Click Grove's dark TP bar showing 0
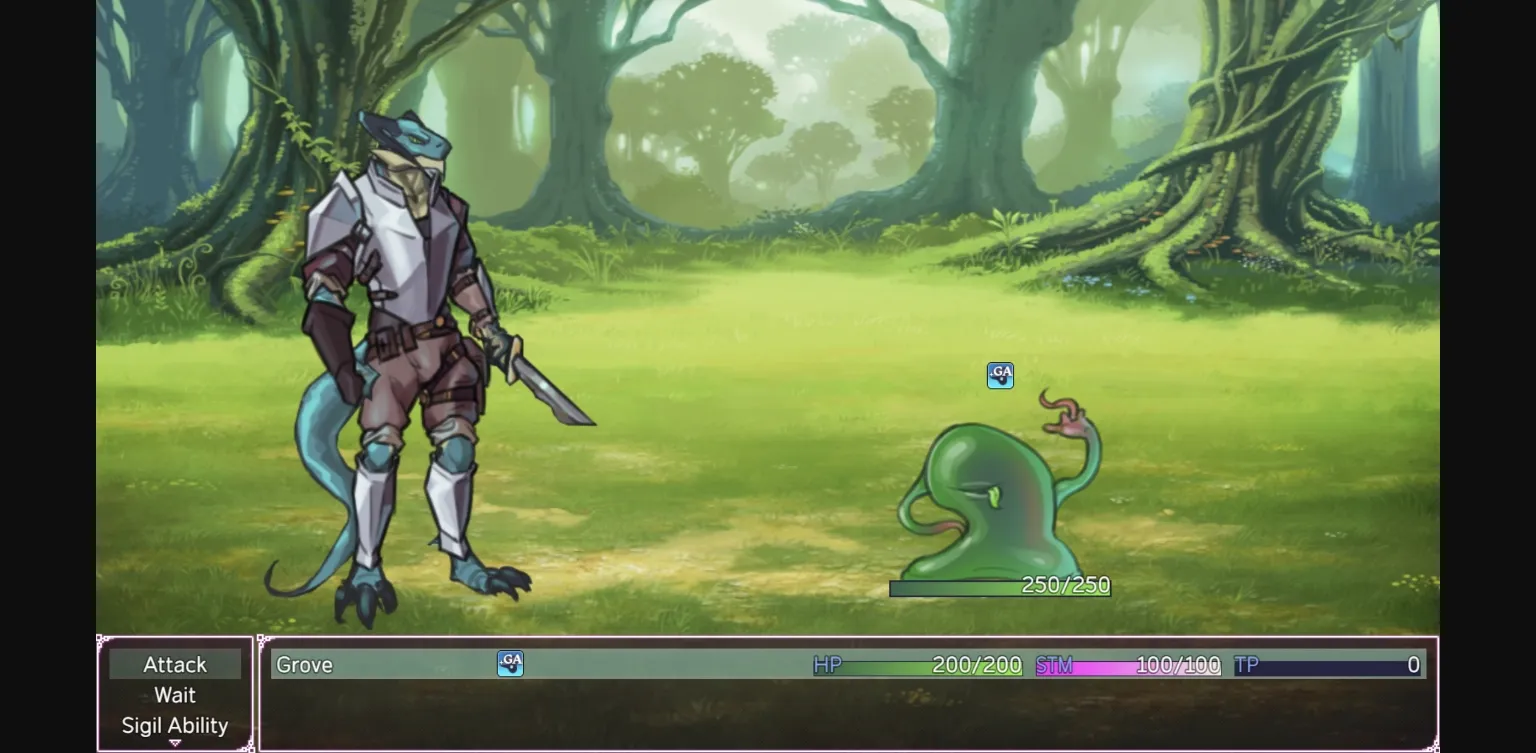Screen dimensions: 1536x753 point(1330,665)
